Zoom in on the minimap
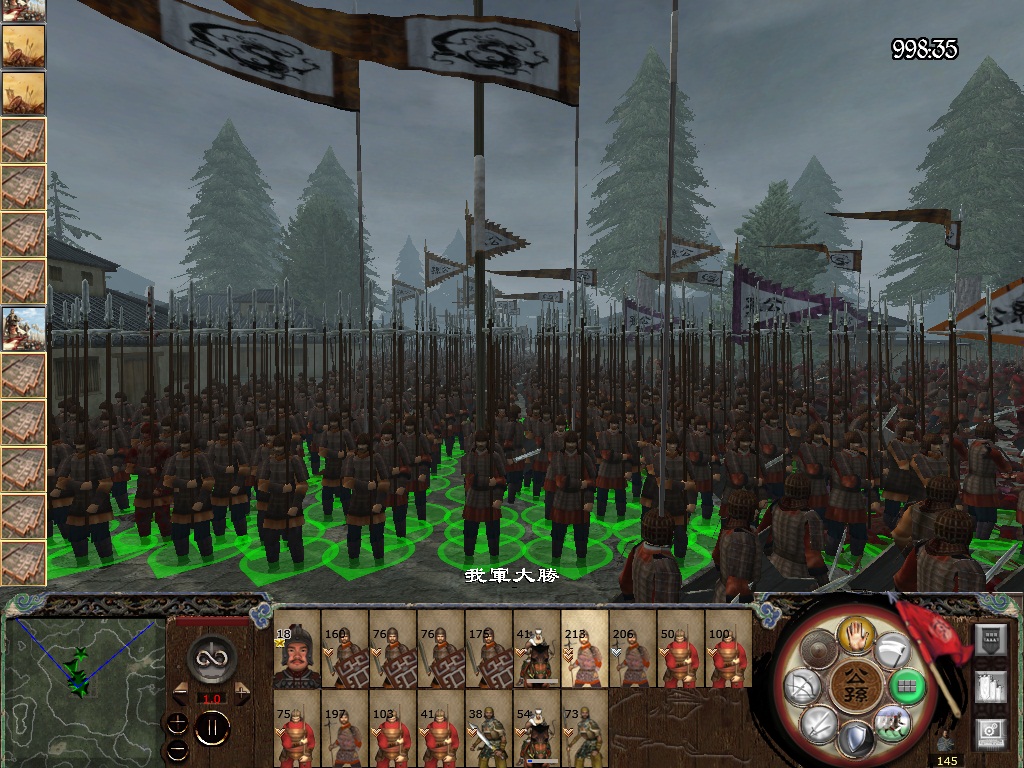The image size is (1024, 768). tap(176, 724)
